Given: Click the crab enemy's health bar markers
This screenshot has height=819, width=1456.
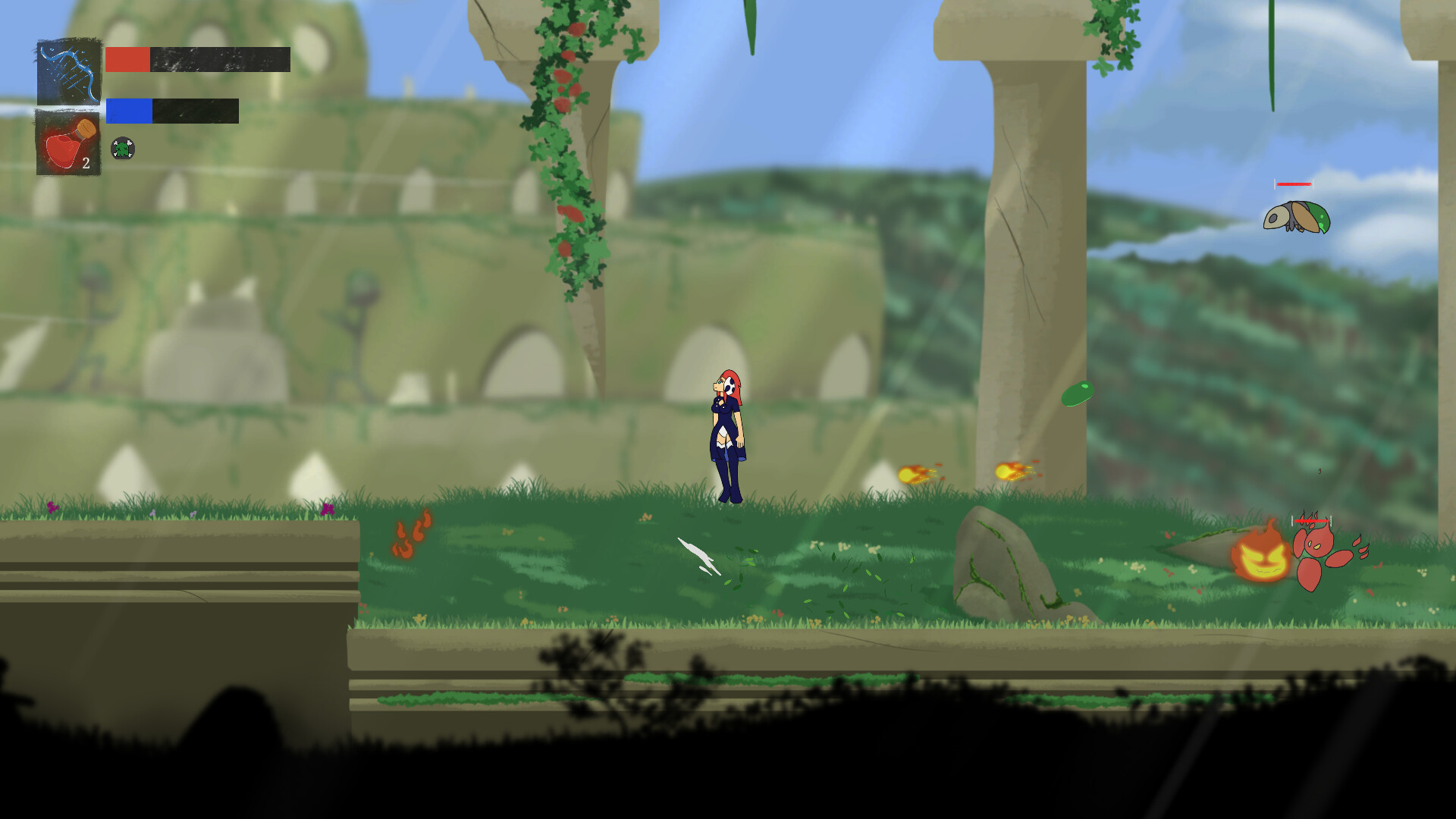Looking at the screenshot, I should [1310, 519].
